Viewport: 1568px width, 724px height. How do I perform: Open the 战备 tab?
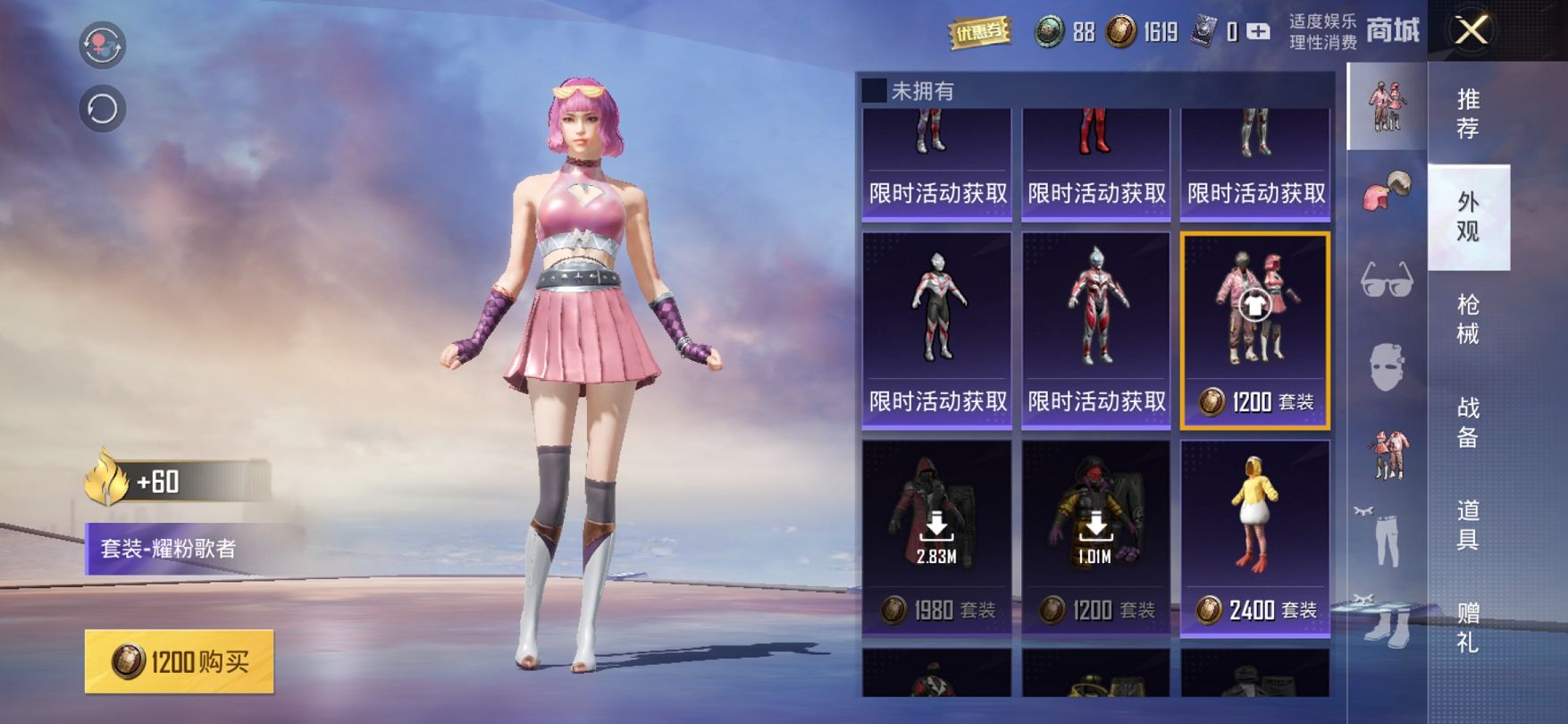(1467, 422)
